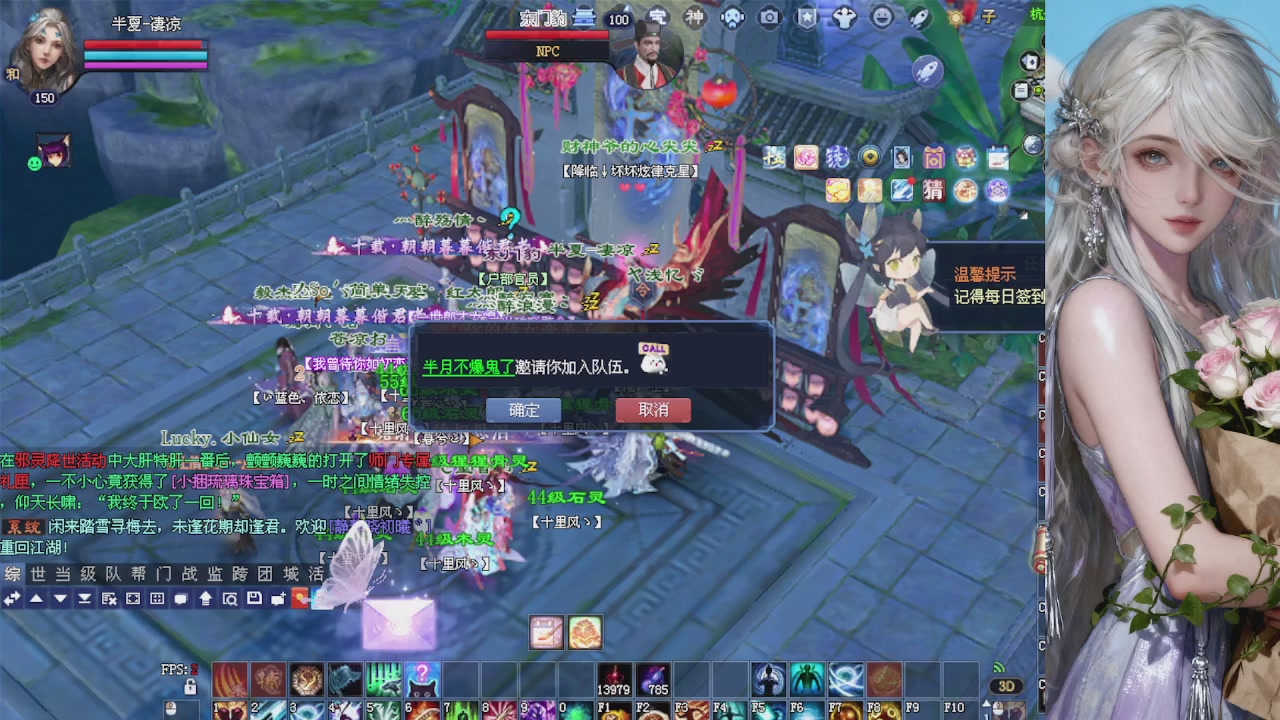This screenshot has width=1280, height=720.
Task: Switch to the 世 world chat tab
Action: (37, 572)
